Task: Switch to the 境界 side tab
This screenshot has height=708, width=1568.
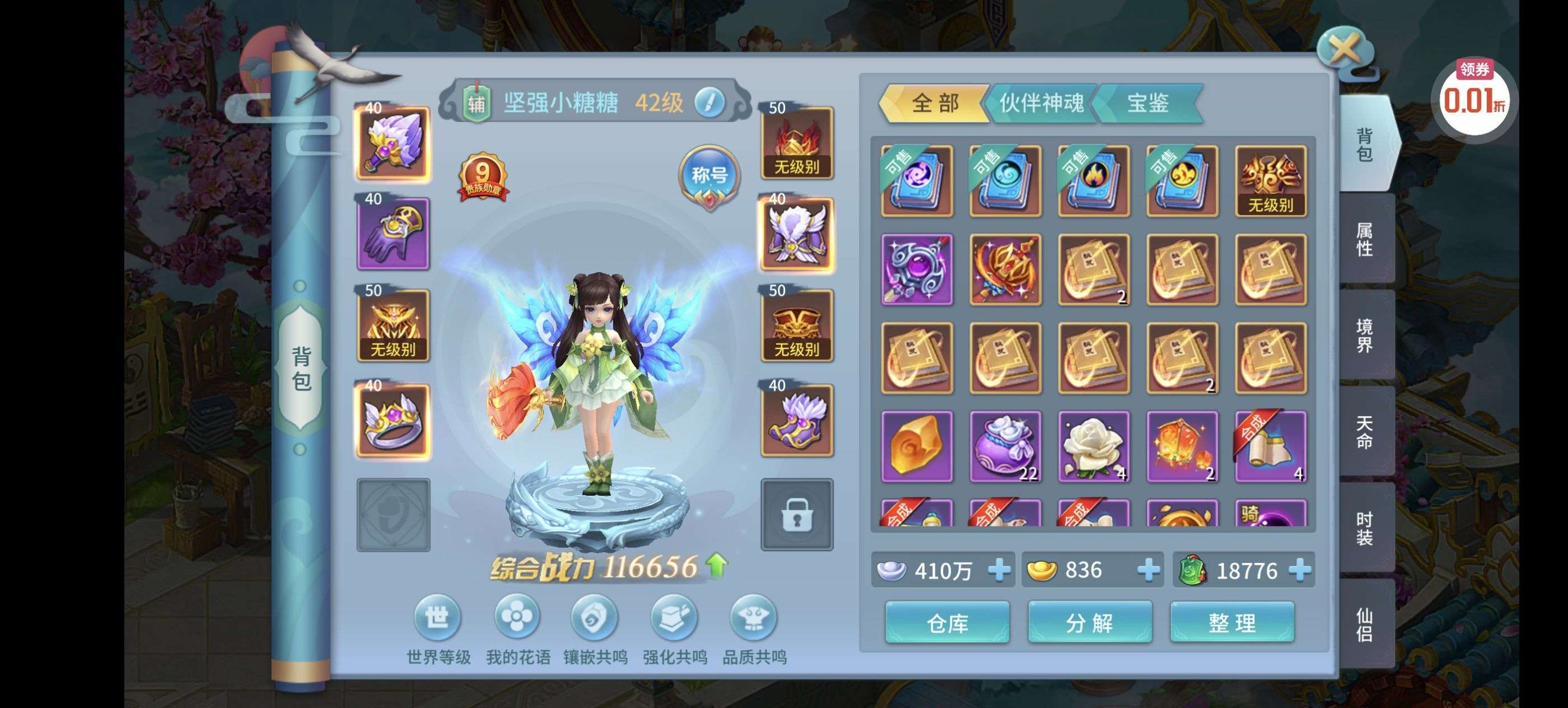Action: [x=1364, y=336]
